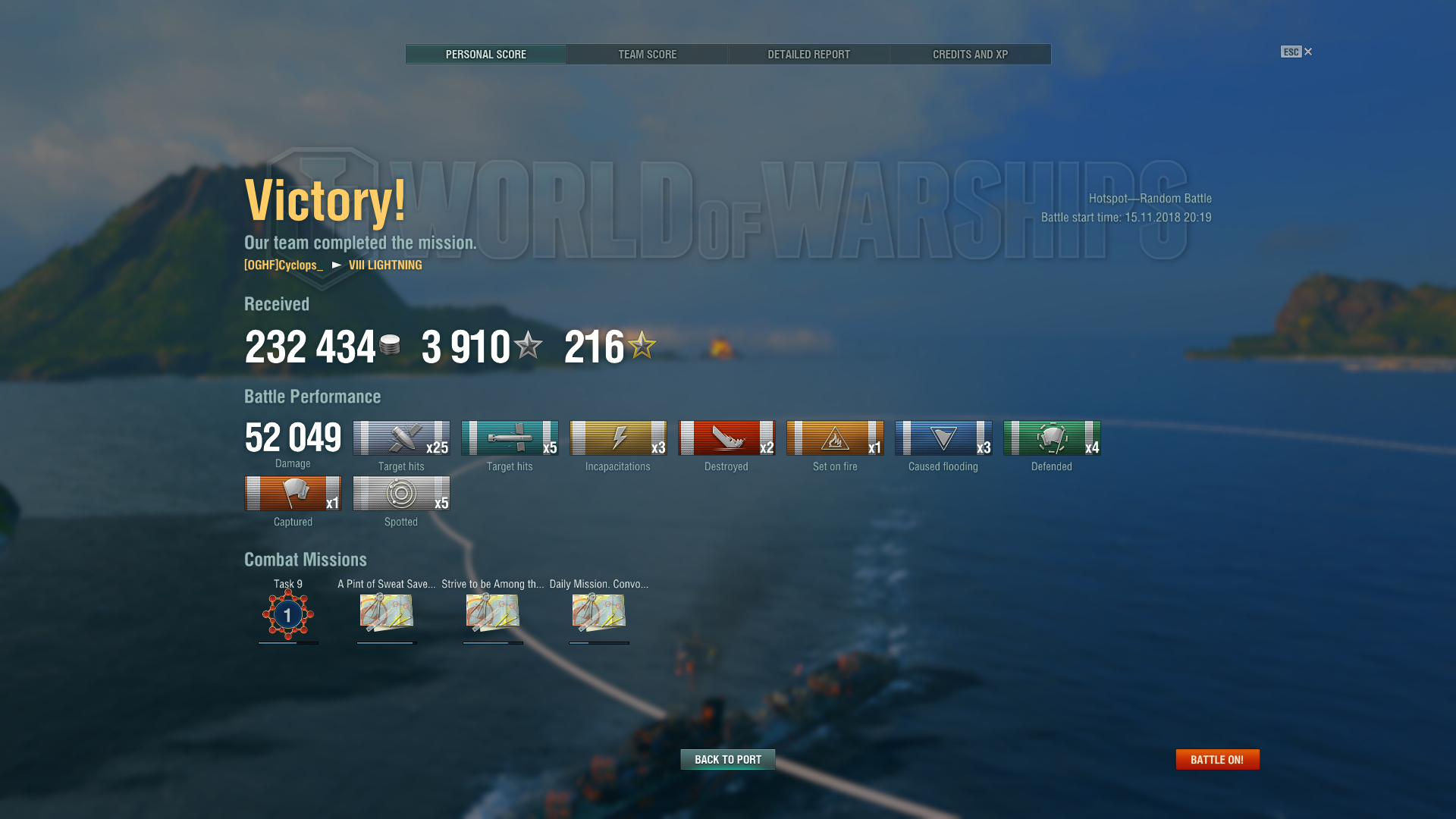View the Incapacitations x3 ribbon
Screen dimensions: 1456x819
[x=618, y=438]
